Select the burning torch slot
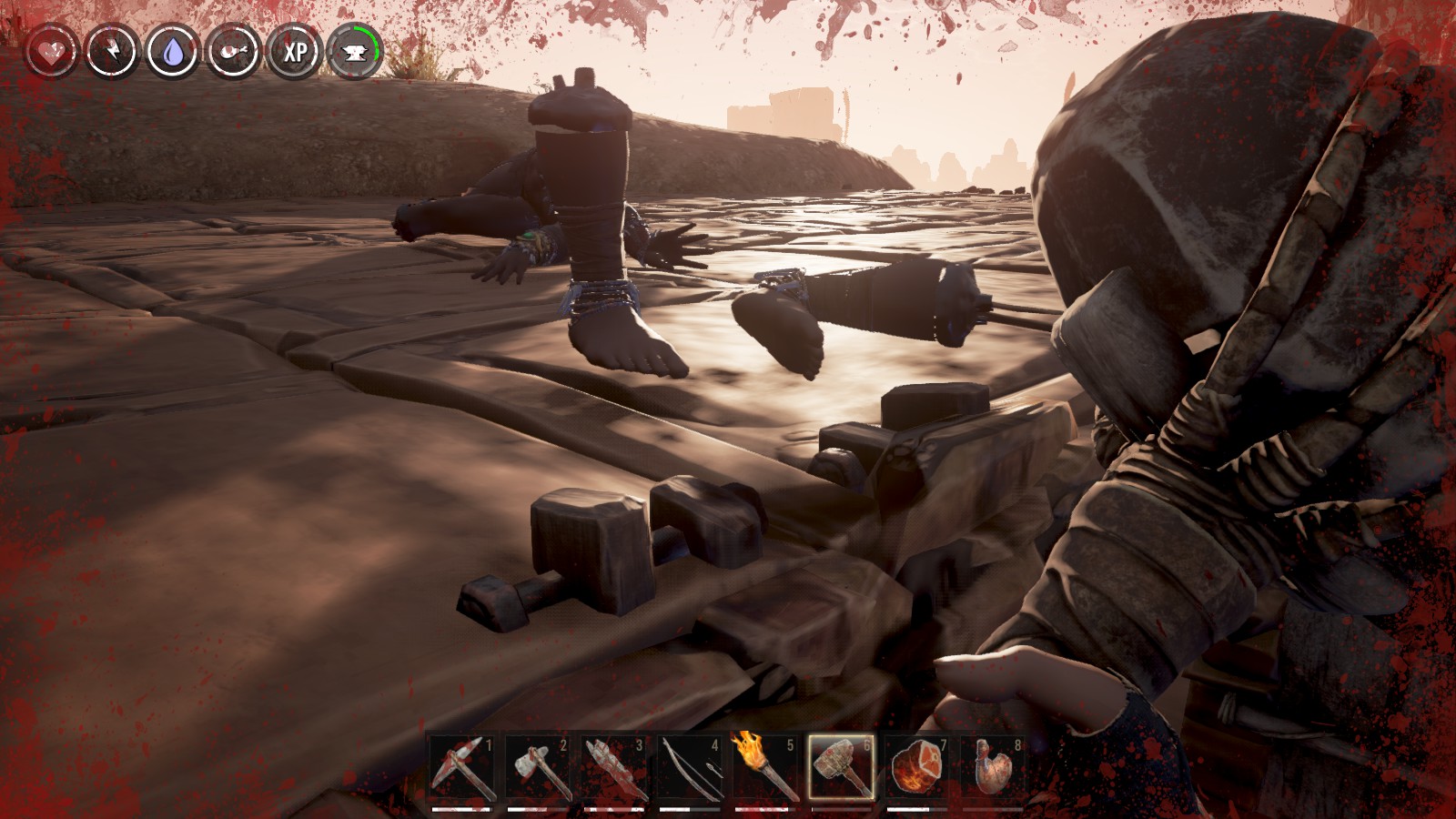This screenshot has height=819, width=1456. coord(764,769)
